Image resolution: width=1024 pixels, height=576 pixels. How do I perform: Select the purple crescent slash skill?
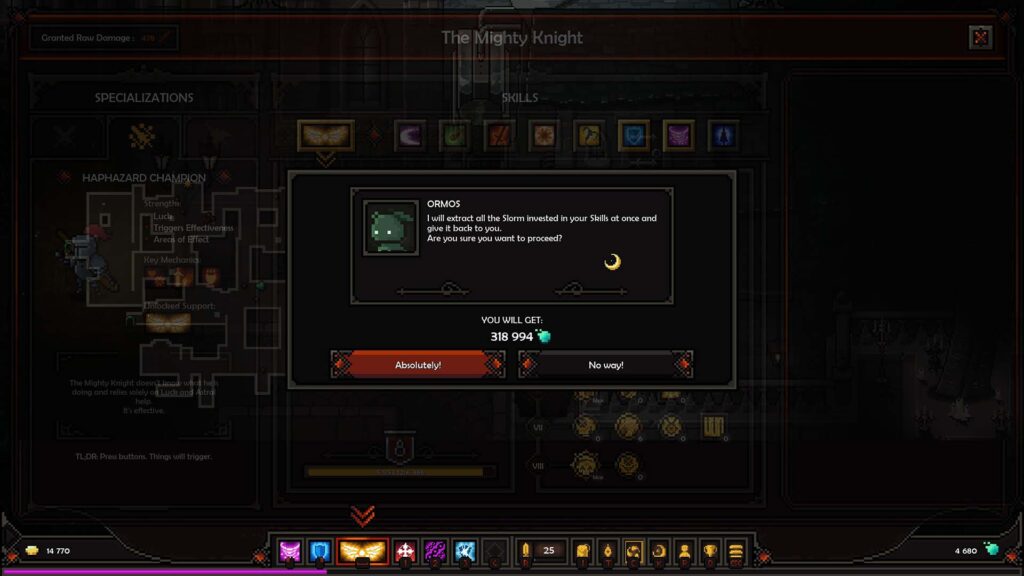click(409, 135)
